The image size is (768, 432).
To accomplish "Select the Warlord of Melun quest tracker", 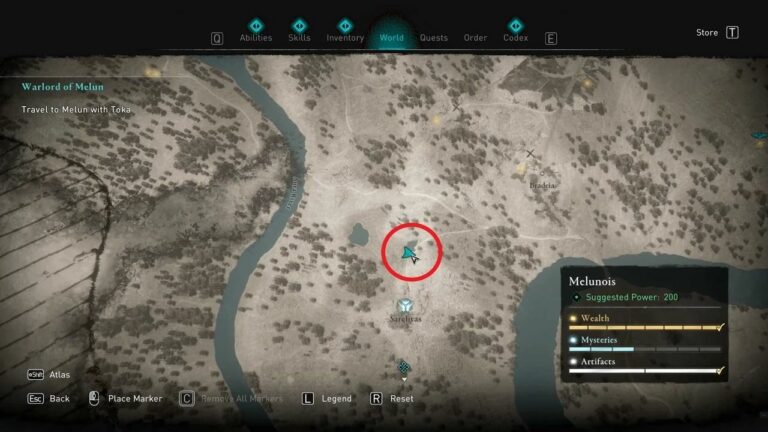I will [x=62, y=87].
